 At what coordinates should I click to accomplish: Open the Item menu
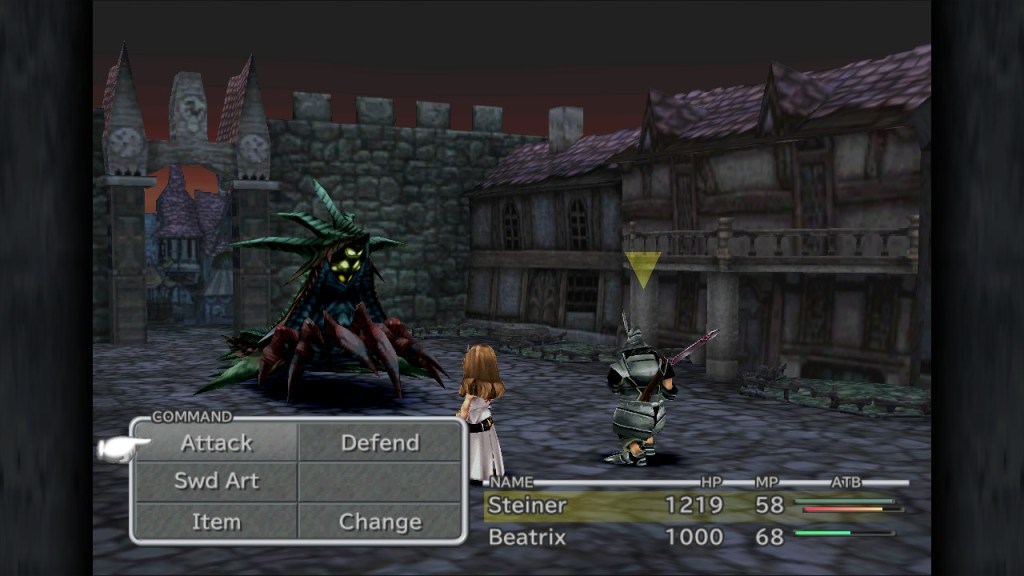(216, 521)
